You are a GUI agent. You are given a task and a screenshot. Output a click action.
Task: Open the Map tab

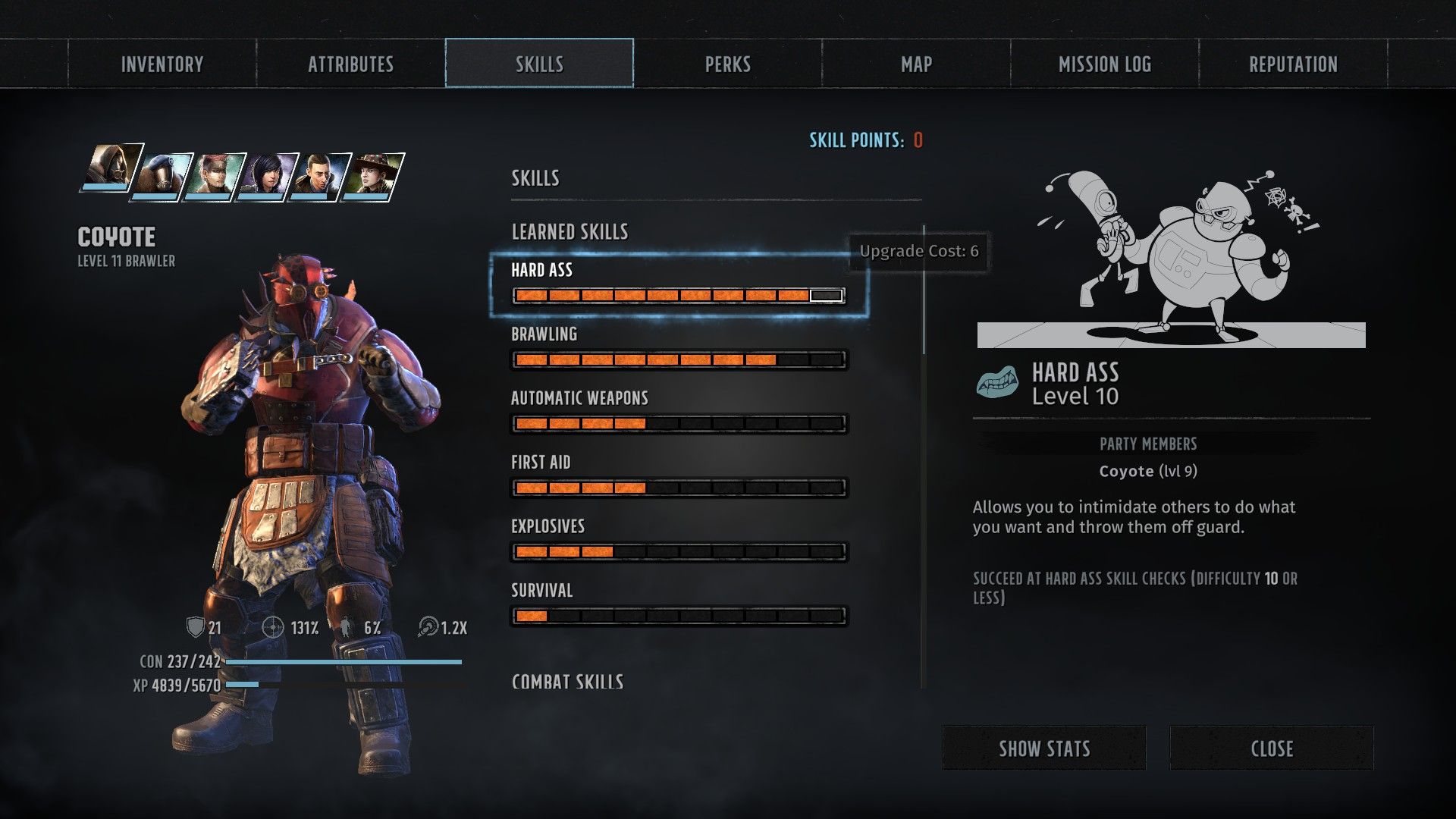[916, 64]
